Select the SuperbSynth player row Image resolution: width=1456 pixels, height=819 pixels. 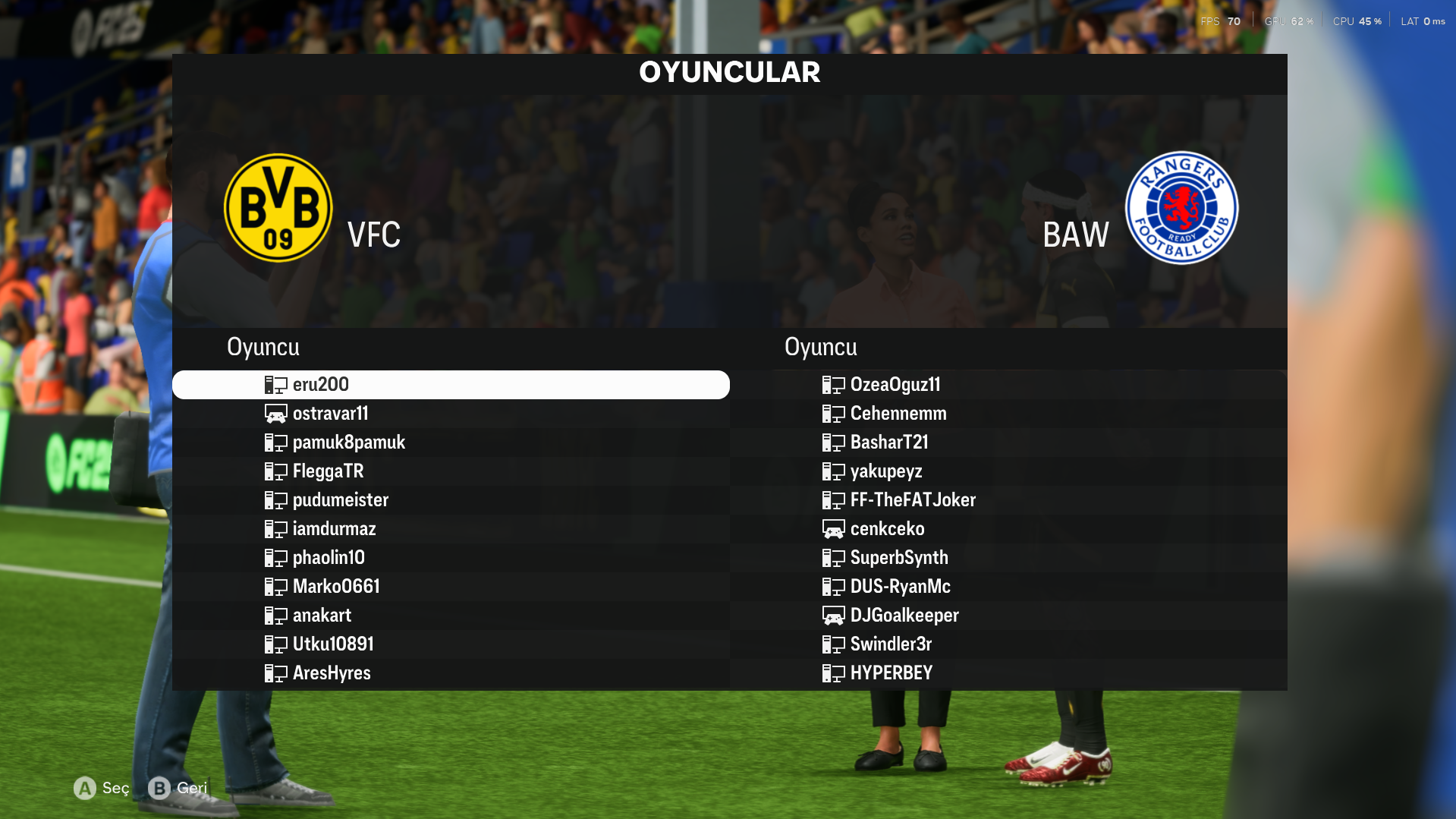898,558
